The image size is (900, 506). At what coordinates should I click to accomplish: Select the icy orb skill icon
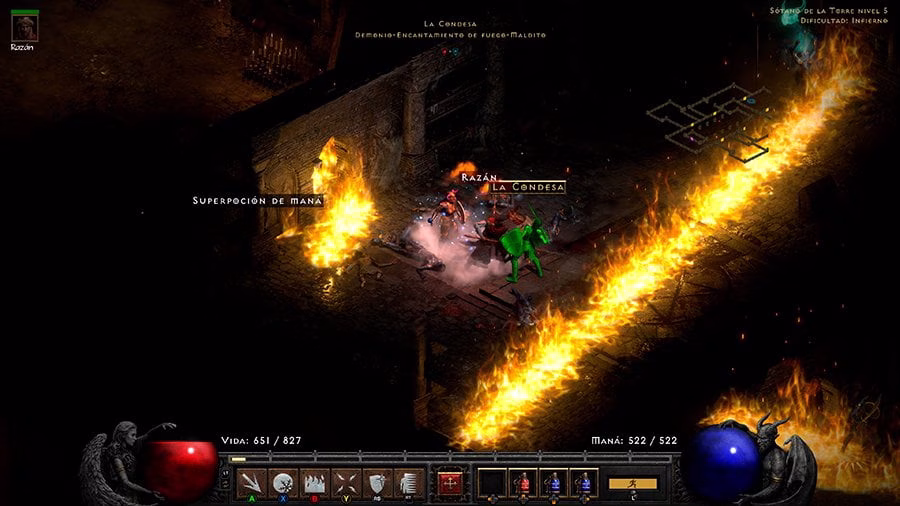[x=284, y=483]
